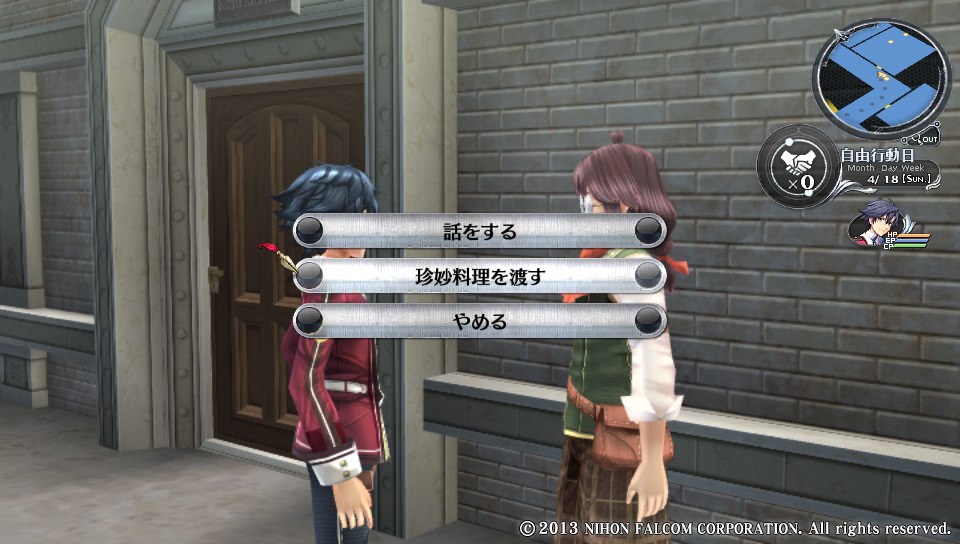This screenshot has height=544, width=960.
Task: Open the circular minimap
Action: [880, 79]
